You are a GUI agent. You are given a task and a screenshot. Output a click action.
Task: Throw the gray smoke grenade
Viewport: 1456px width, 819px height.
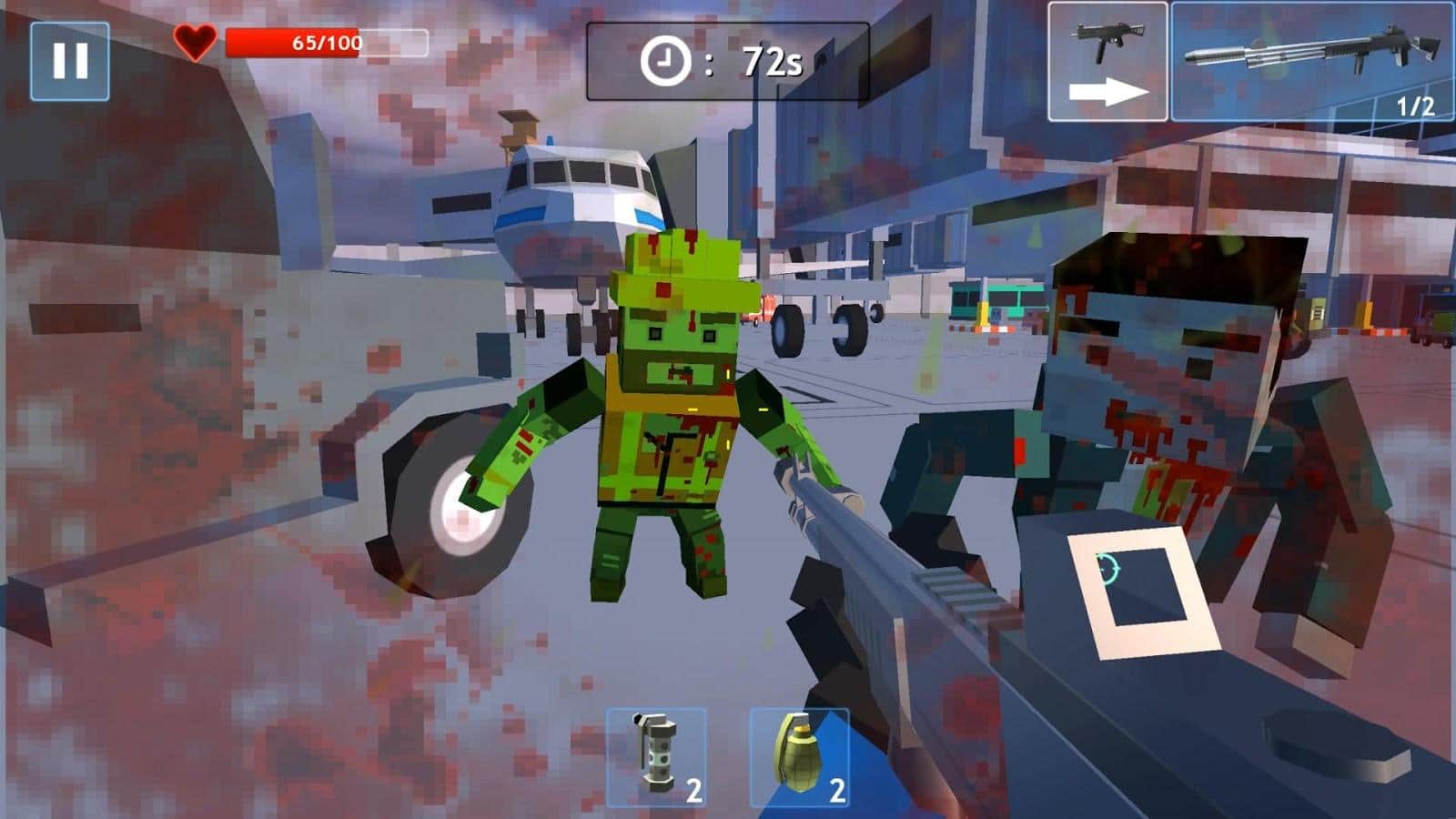656,758
